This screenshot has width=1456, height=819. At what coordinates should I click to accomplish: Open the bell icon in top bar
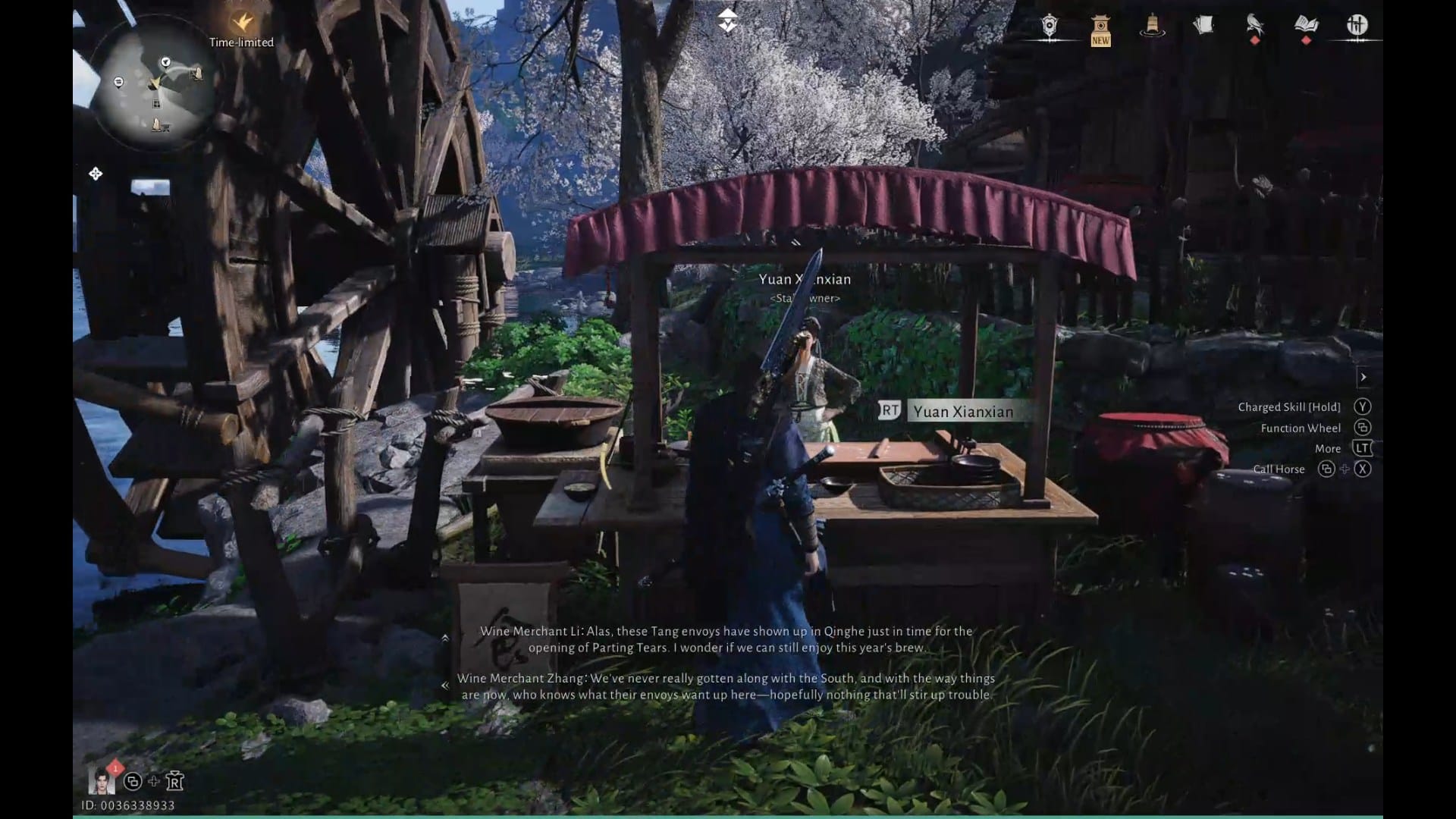(1152, 27)
